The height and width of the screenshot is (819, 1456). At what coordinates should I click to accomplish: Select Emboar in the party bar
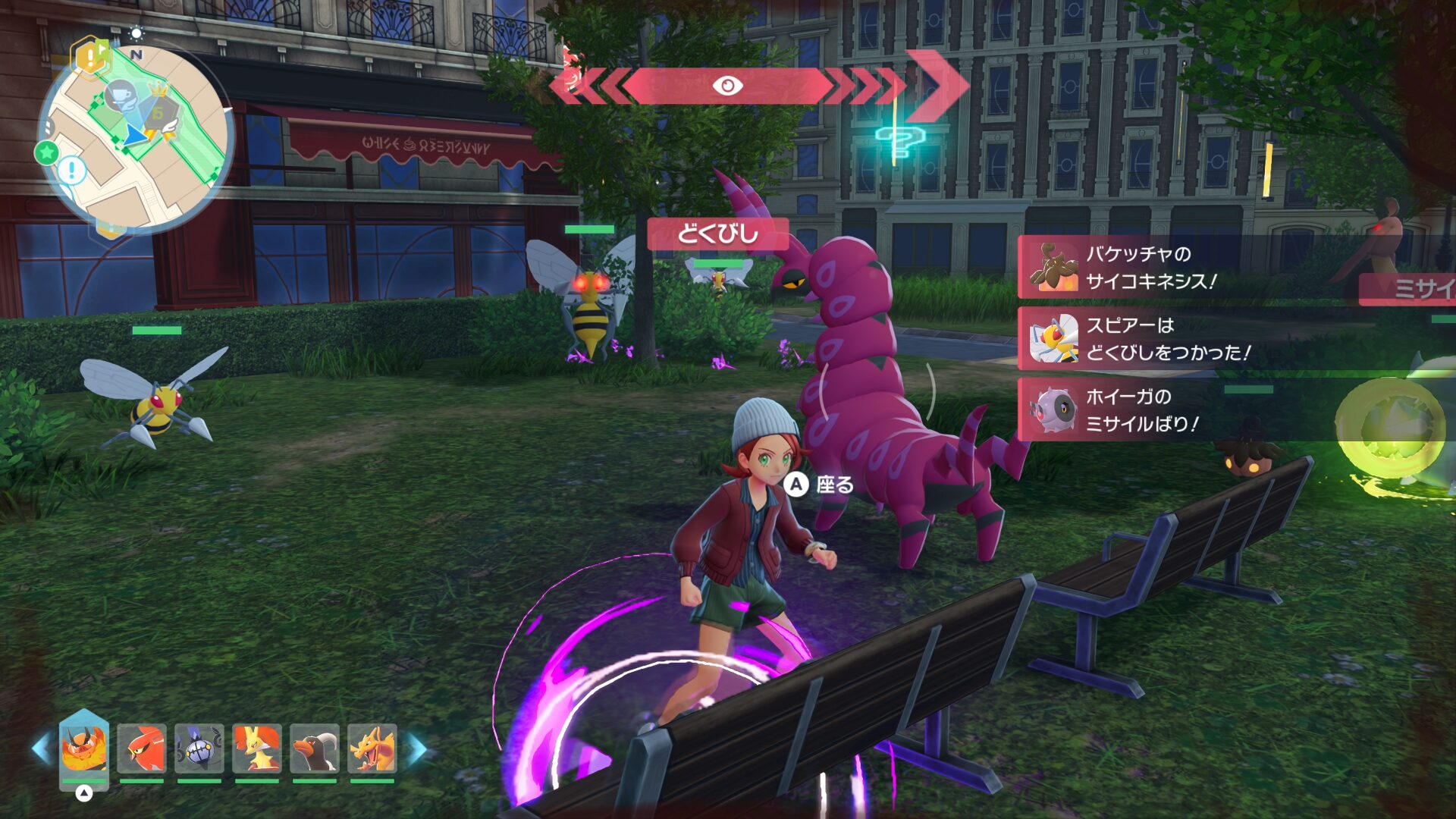click(83, 748)
